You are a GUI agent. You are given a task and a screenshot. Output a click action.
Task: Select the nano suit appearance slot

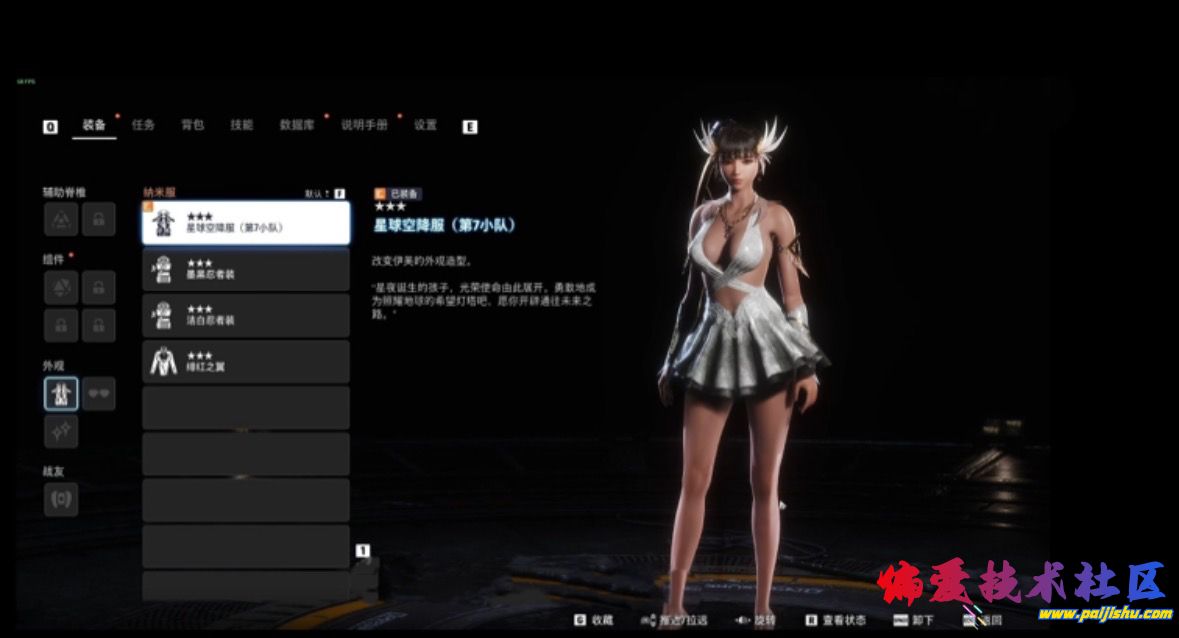61,393
